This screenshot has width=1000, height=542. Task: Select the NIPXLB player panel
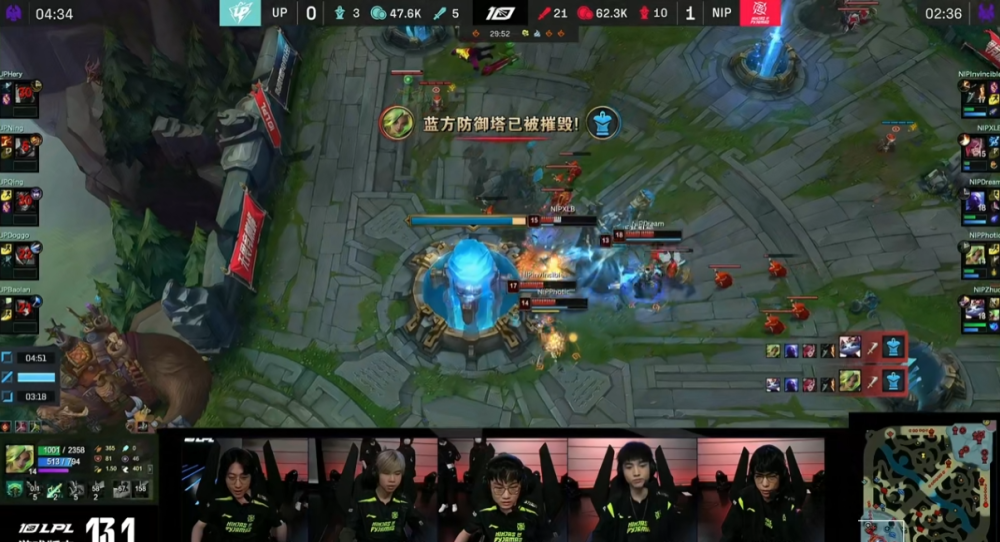(x=980, y=152)
